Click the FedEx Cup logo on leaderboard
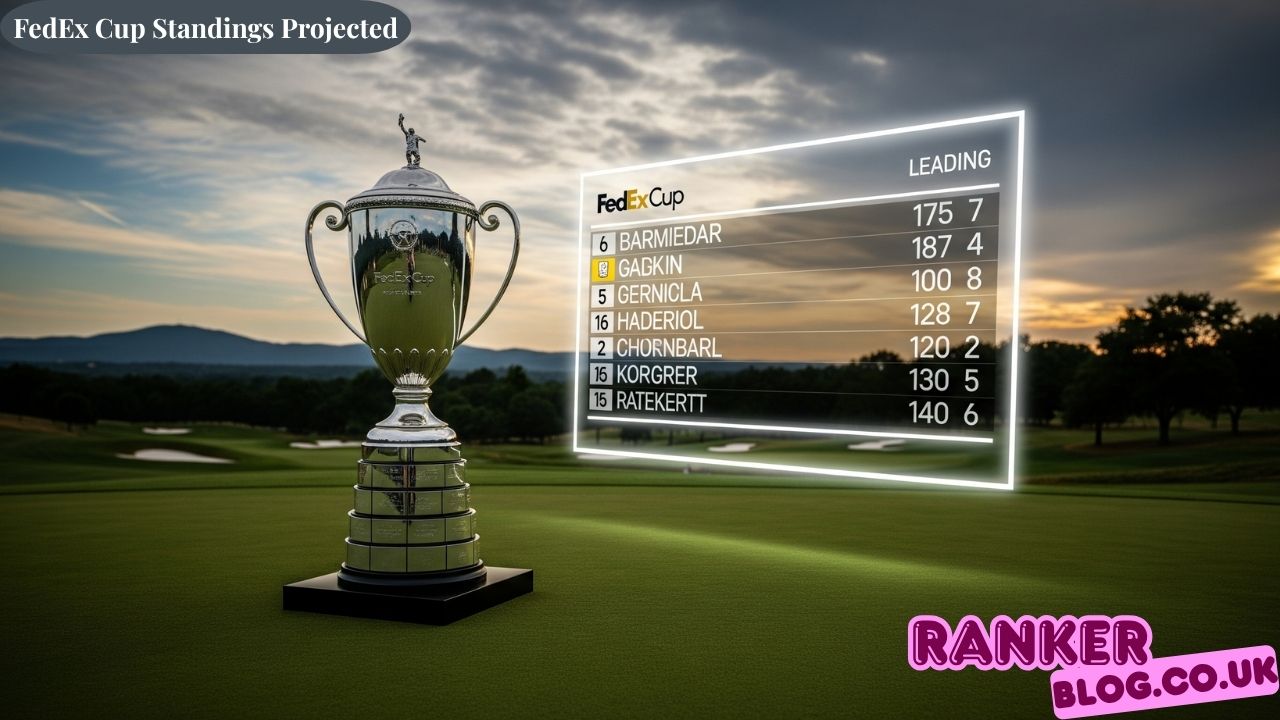Image resolution: width=1280 pixels, height=720 pixels. (x=640, y=201)
